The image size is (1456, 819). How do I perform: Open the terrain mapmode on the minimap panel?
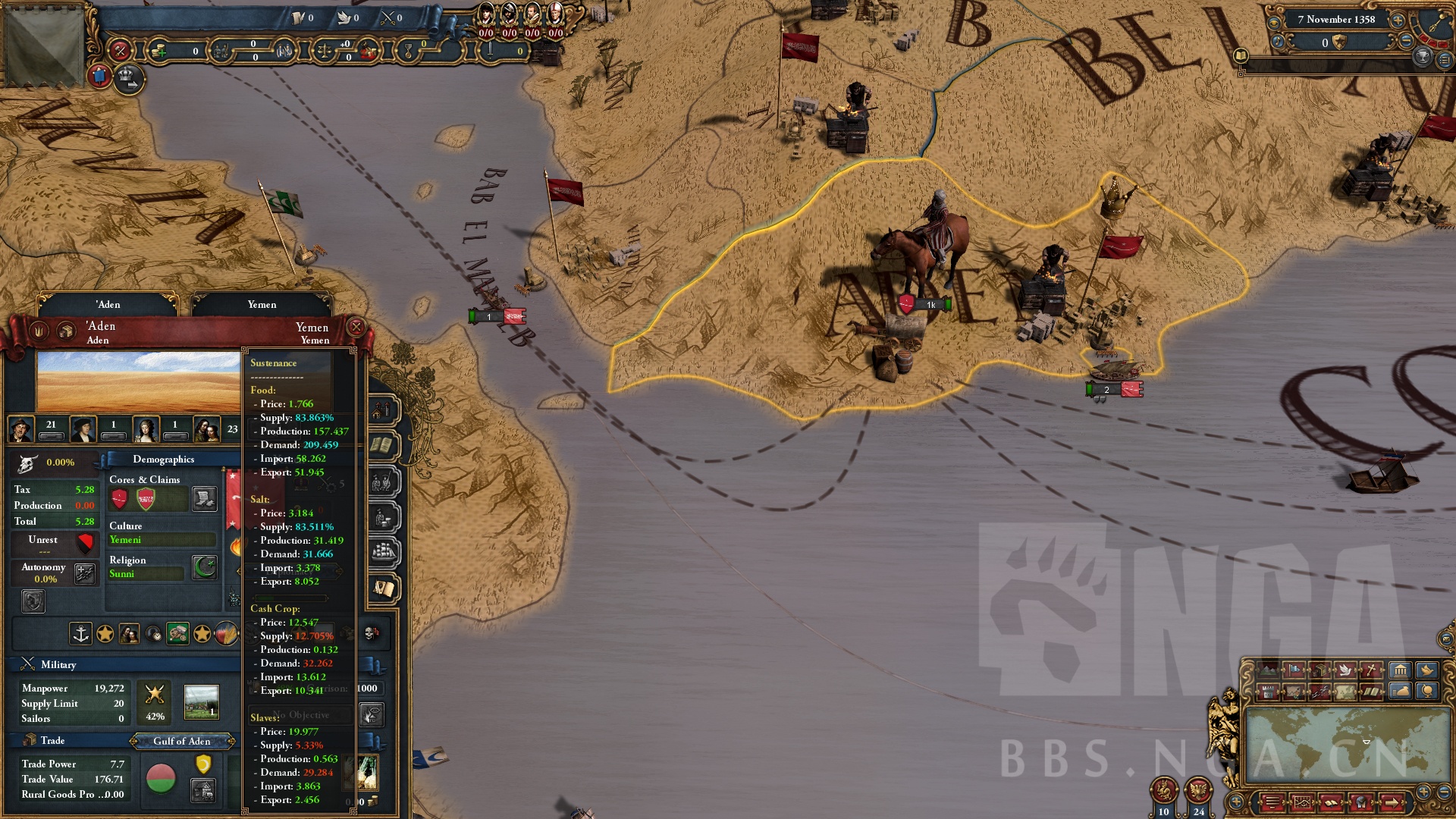(1269, 670)
